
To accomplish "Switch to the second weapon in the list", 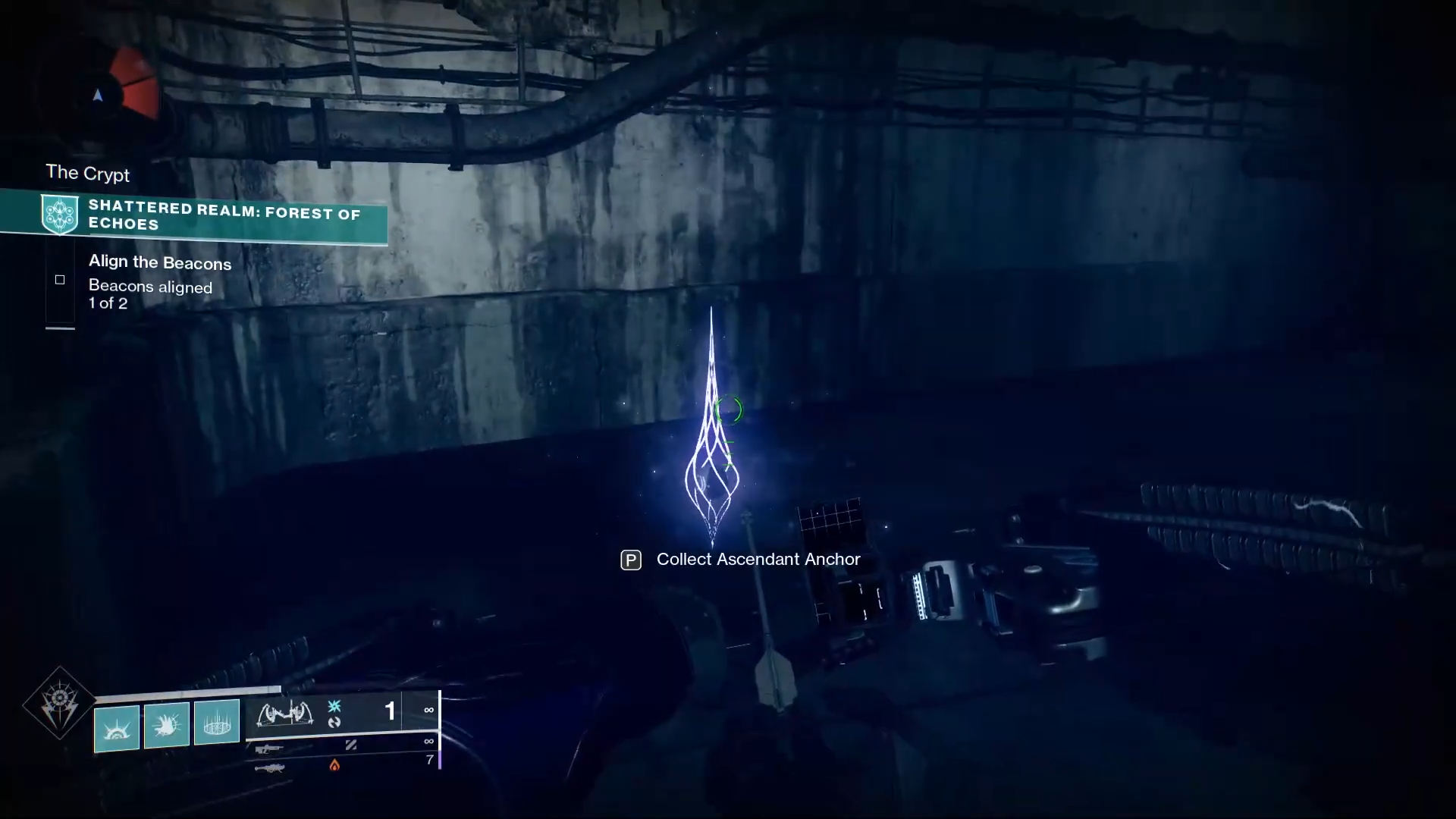I will [x=269, y=749].
